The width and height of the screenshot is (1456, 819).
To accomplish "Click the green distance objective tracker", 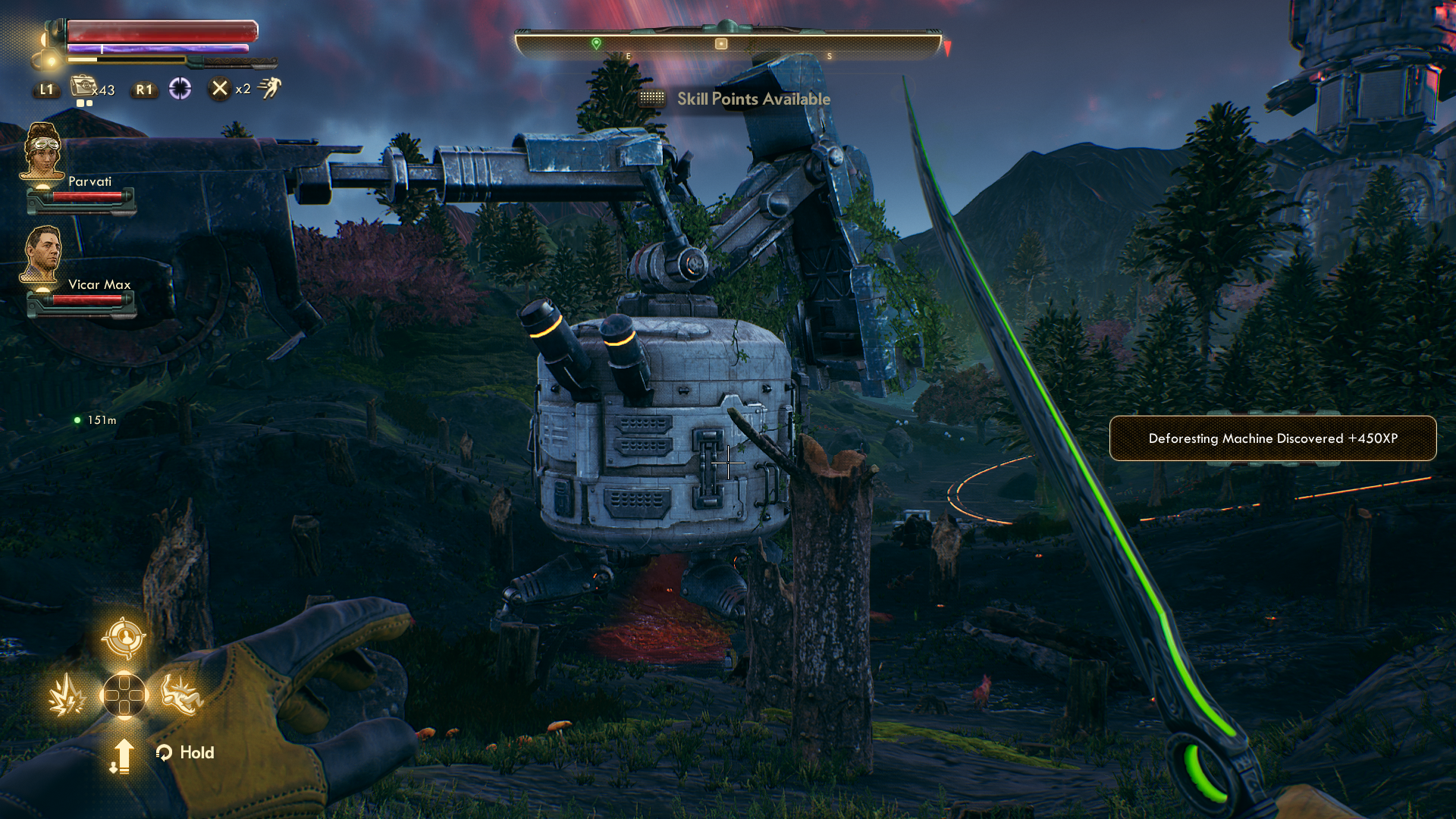I will [x=96, y=420].
